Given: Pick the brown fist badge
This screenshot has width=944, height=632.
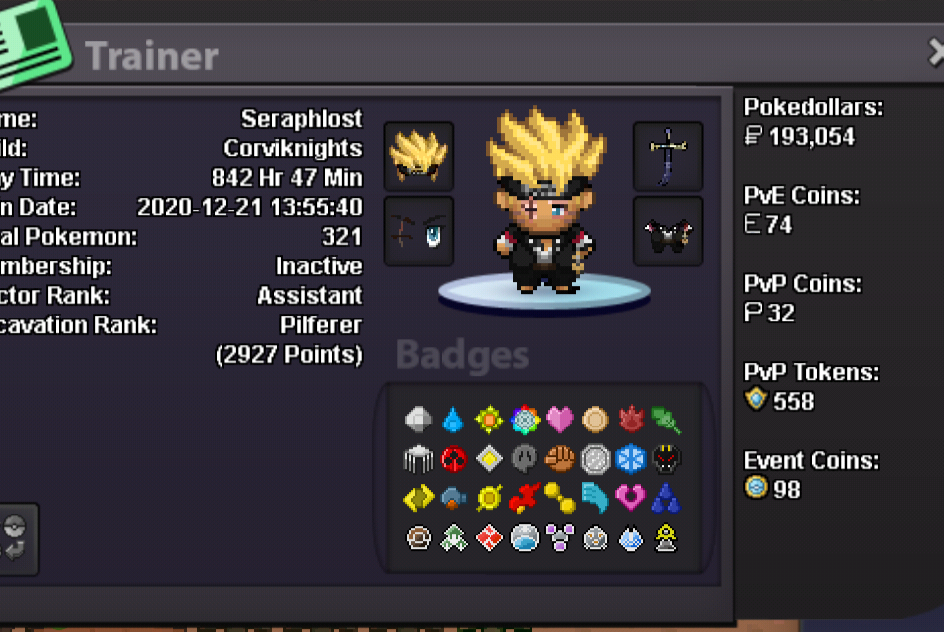Looking at the screenshot, I should pyautogui.click(x=560, y=459).
